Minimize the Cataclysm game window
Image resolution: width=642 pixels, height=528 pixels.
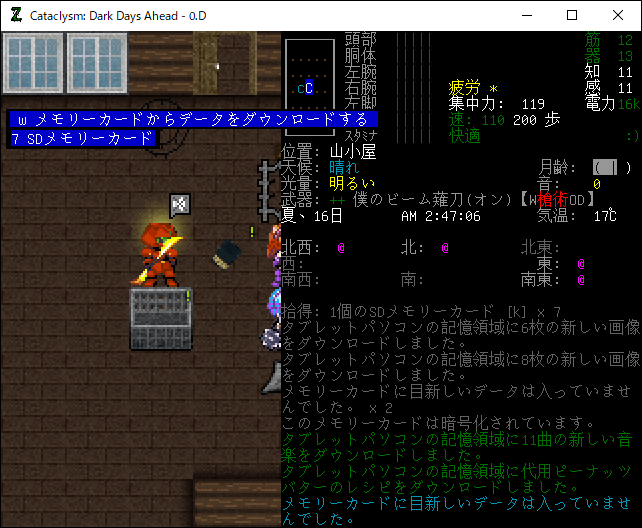click(526, 15)
